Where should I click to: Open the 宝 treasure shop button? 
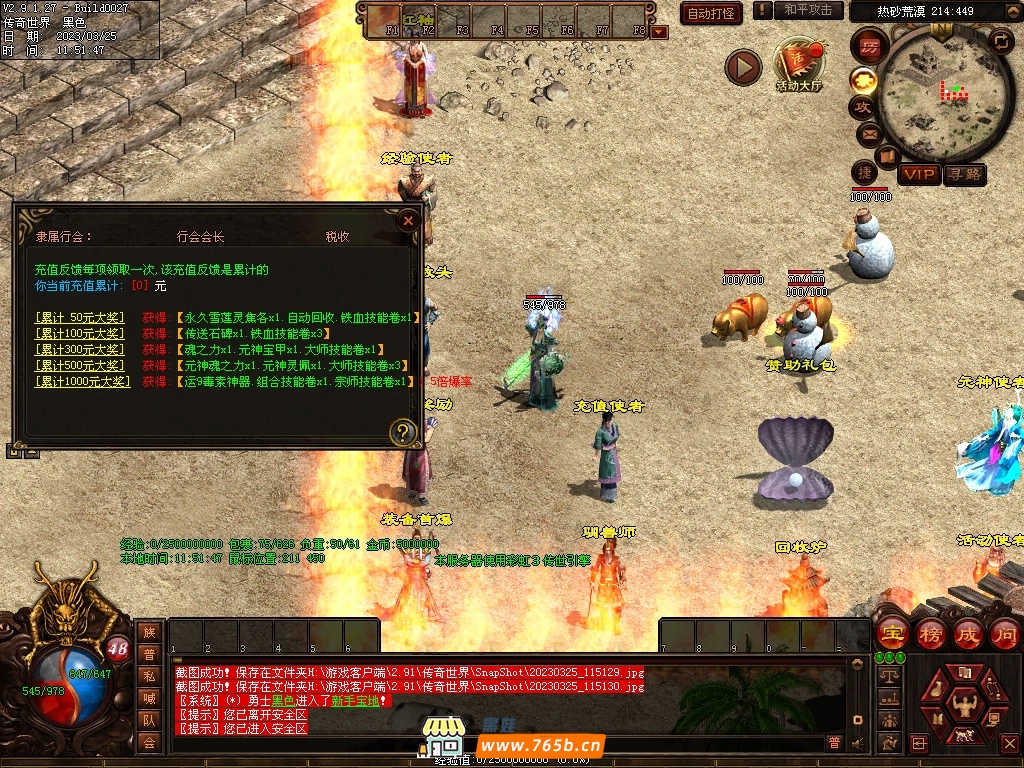click(x=892, y=634)
